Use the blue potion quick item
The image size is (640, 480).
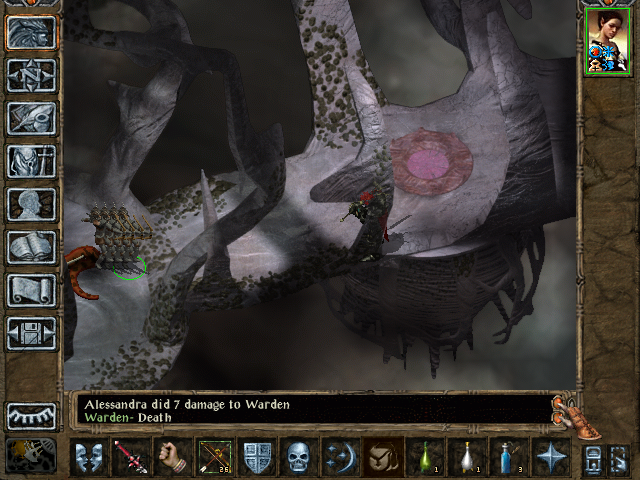508,457
